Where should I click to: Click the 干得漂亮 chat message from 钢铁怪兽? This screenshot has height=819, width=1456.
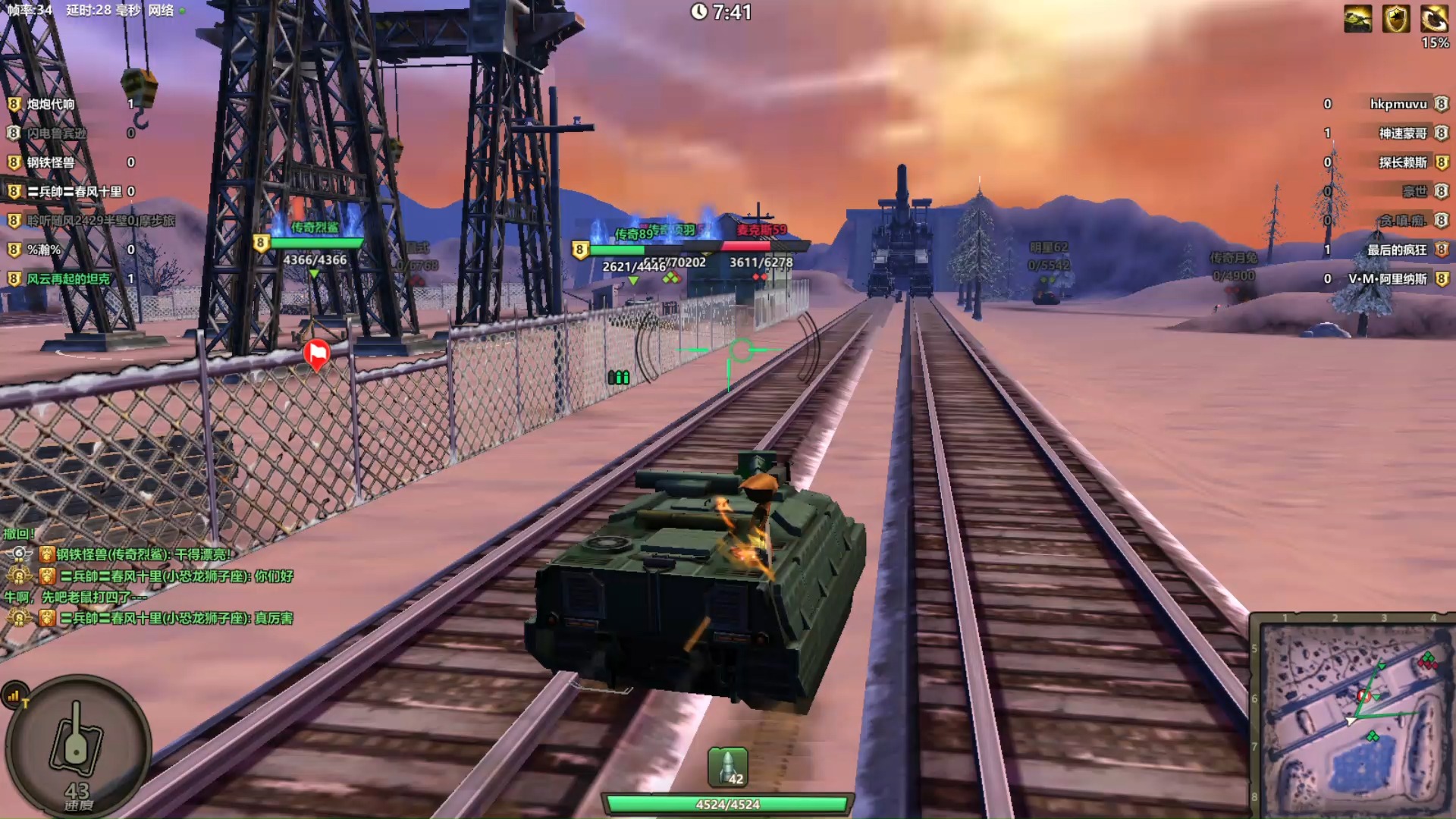[143, 555]
